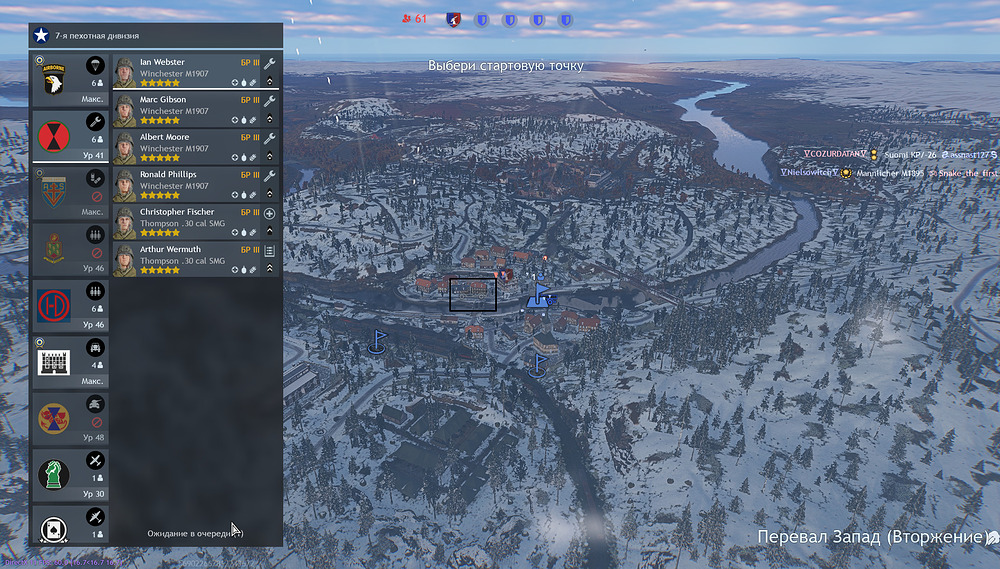Select Ronald Phillips with Winchester M1907

click(x=187, y=183)
